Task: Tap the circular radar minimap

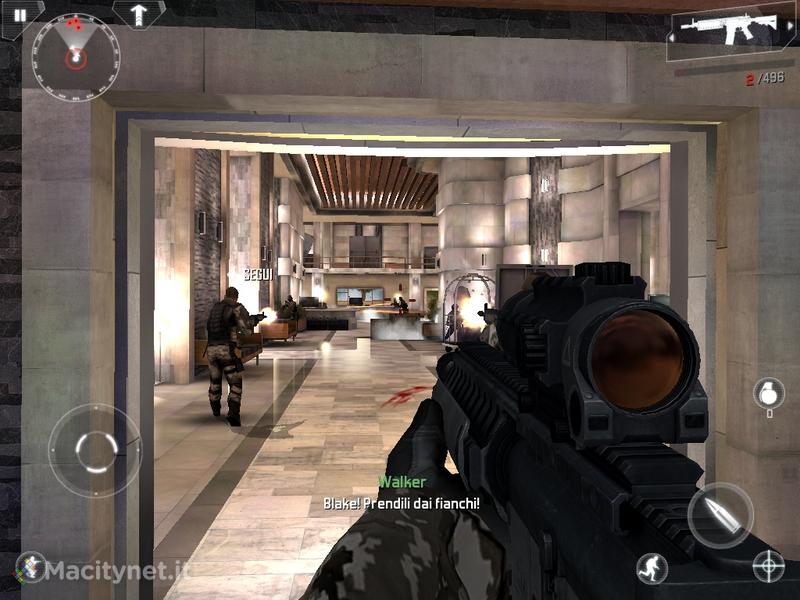Action: coord(75,57)
